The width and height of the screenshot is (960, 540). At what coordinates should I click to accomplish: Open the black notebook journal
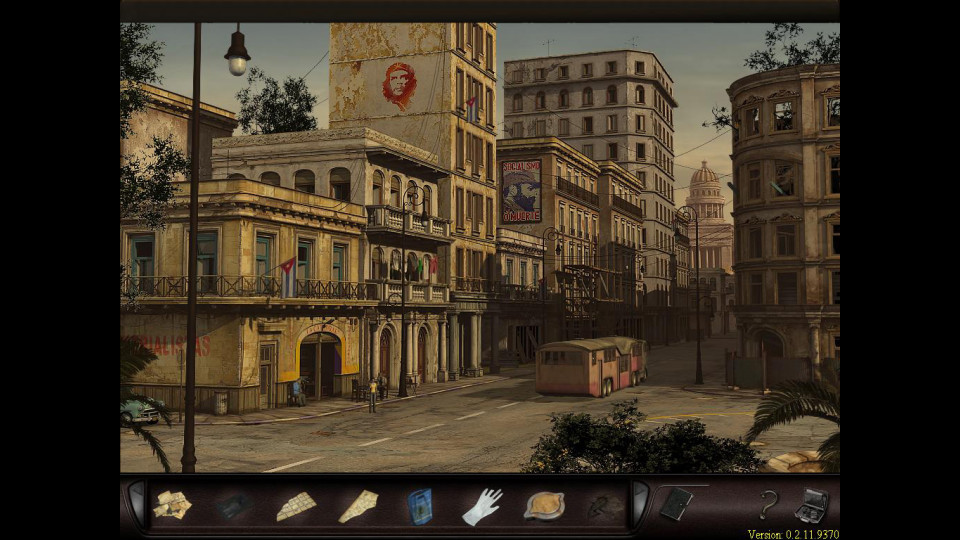(x=676, y=504)
